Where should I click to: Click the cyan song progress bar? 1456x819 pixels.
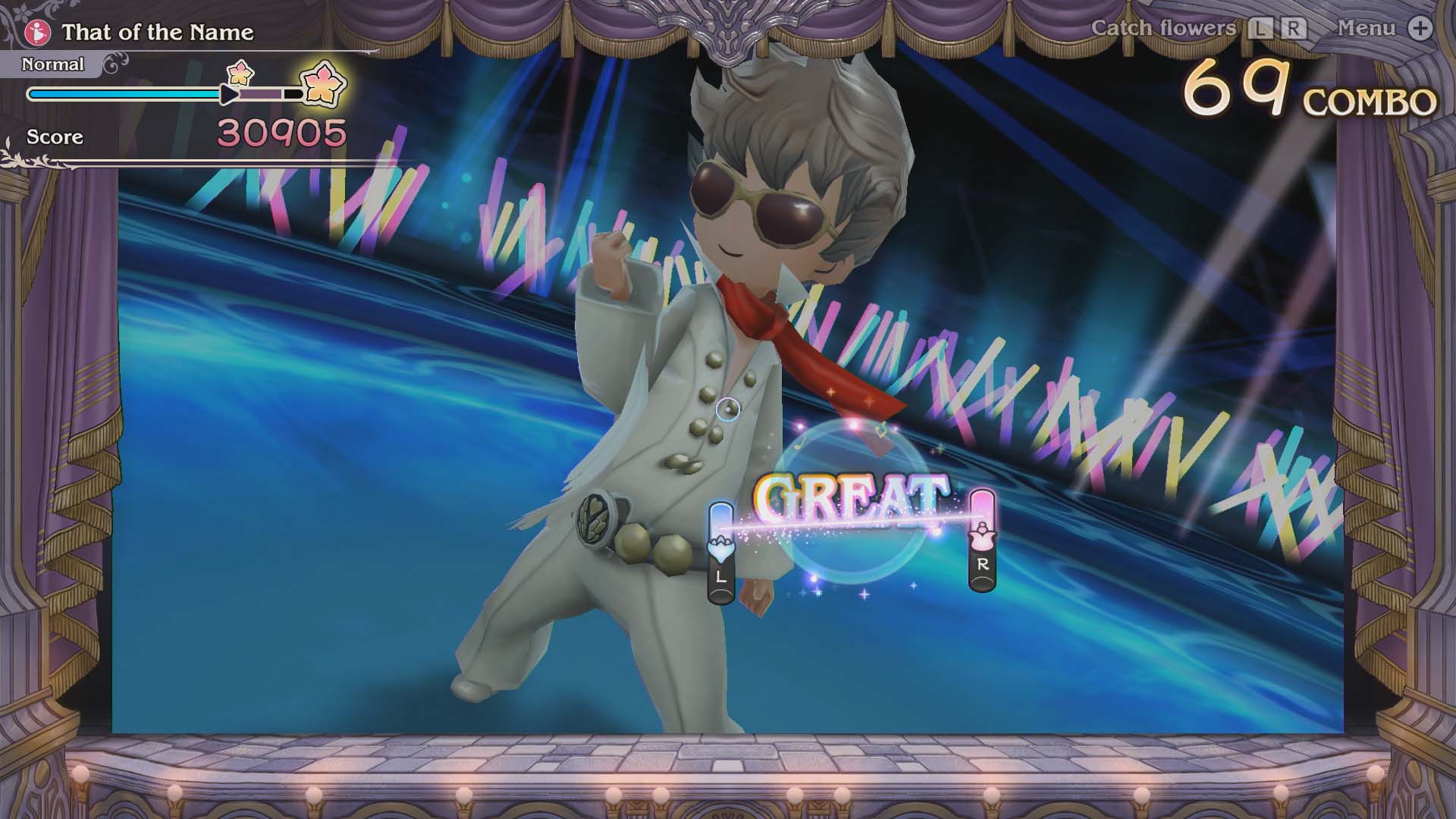click(125, 93)
